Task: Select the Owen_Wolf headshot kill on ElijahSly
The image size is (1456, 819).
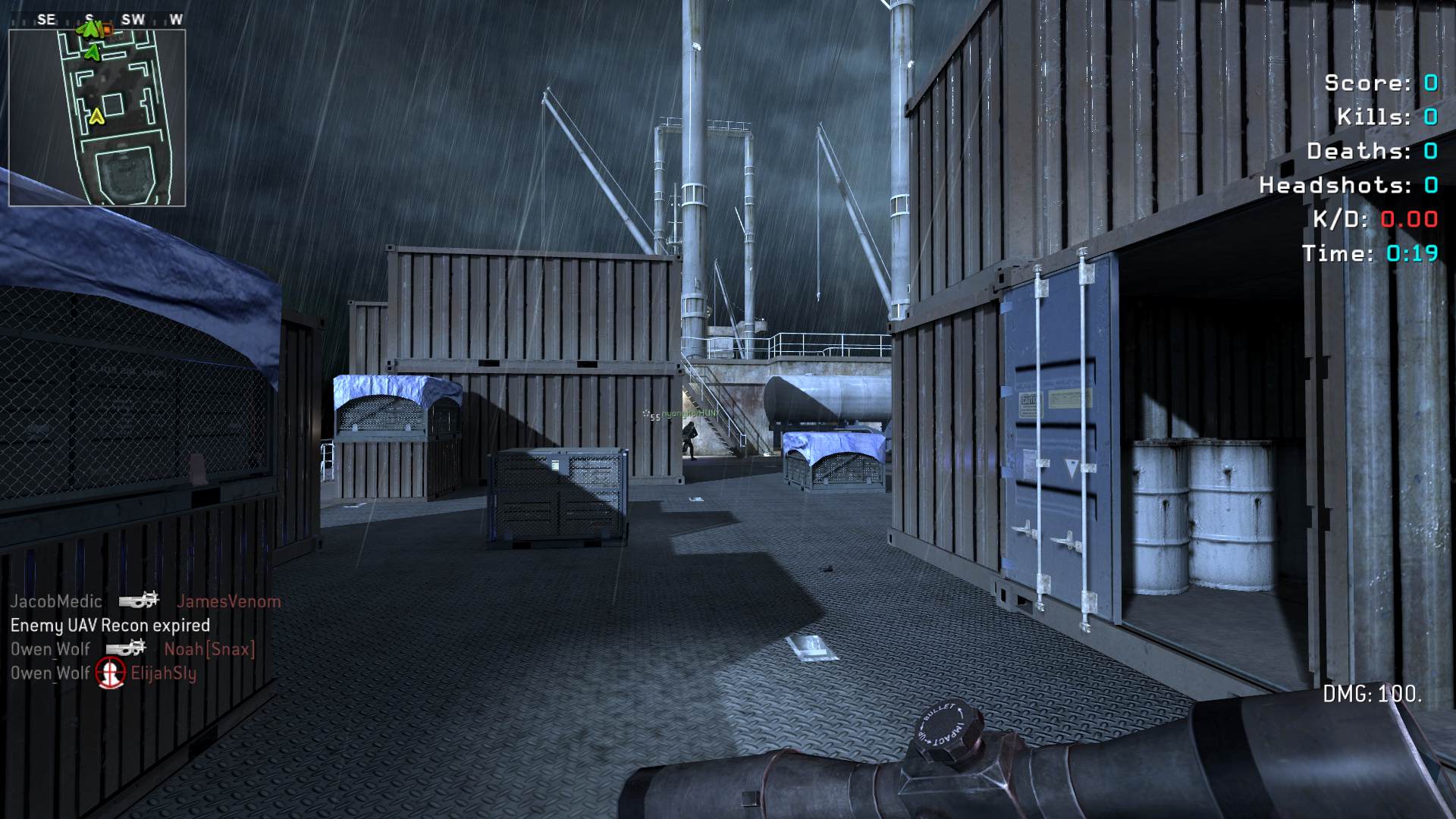Action: coord(103,673)
